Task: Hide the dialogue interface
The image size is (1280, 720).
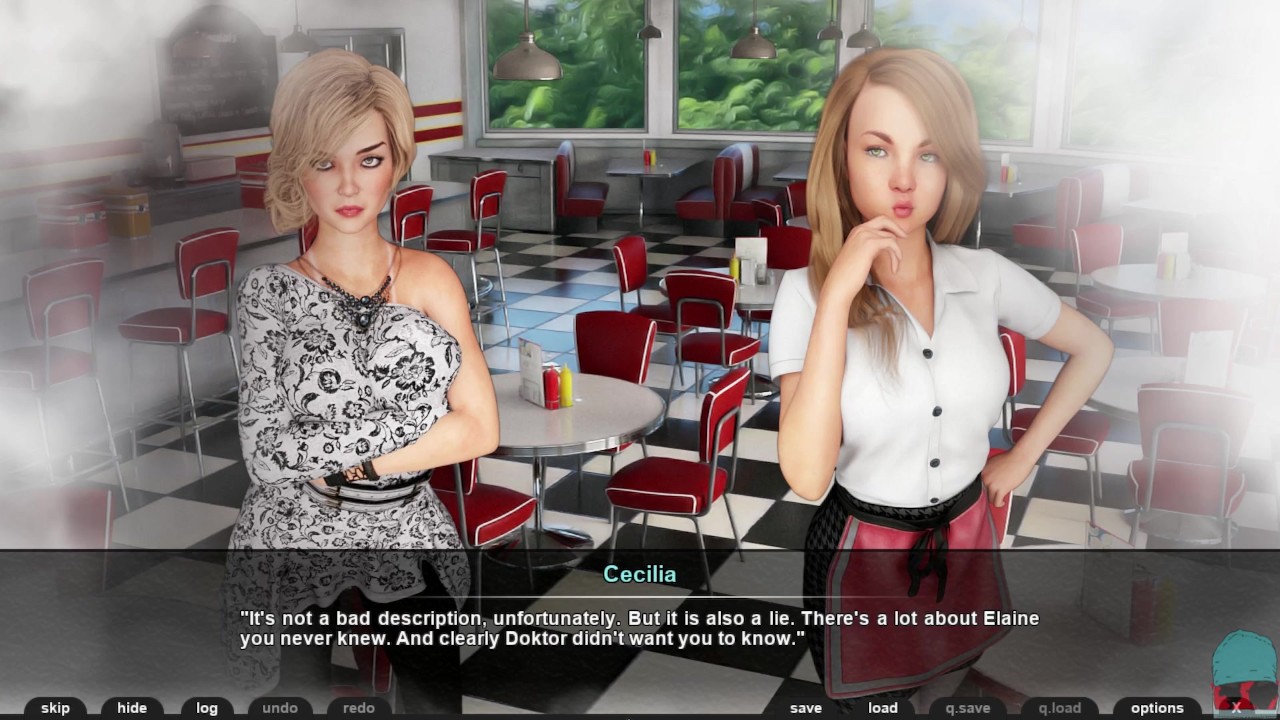Action: pyautogui.click(x=132, y=708)
